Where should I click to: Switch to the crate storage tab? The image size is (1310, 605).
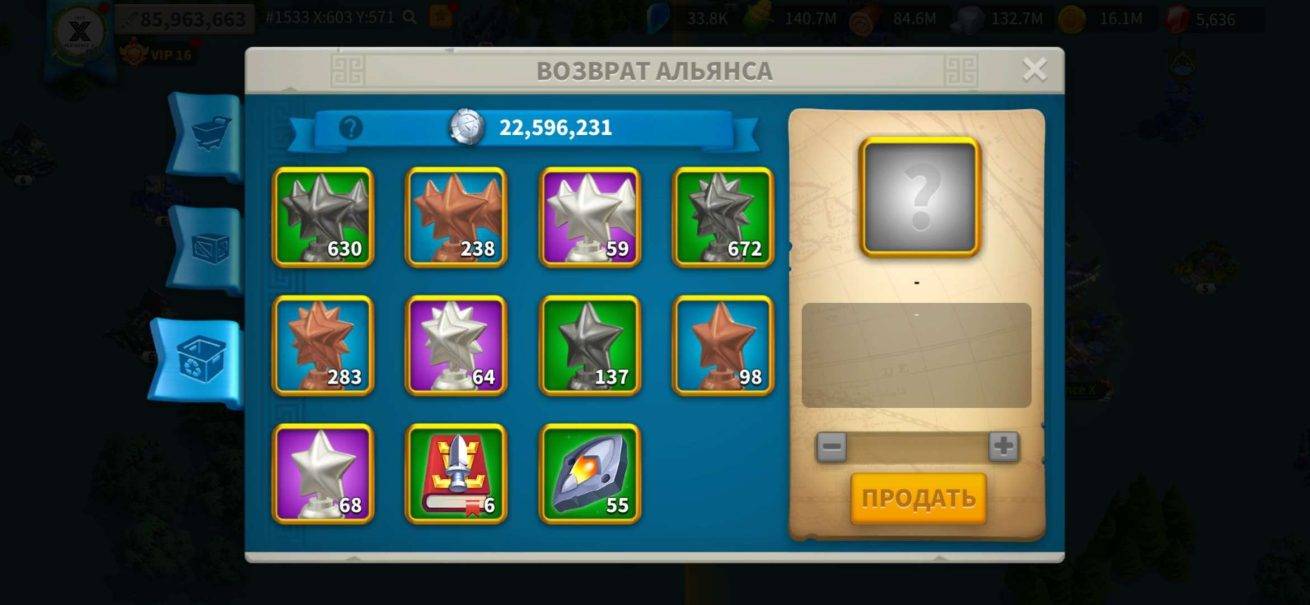[x=207, y=248]
